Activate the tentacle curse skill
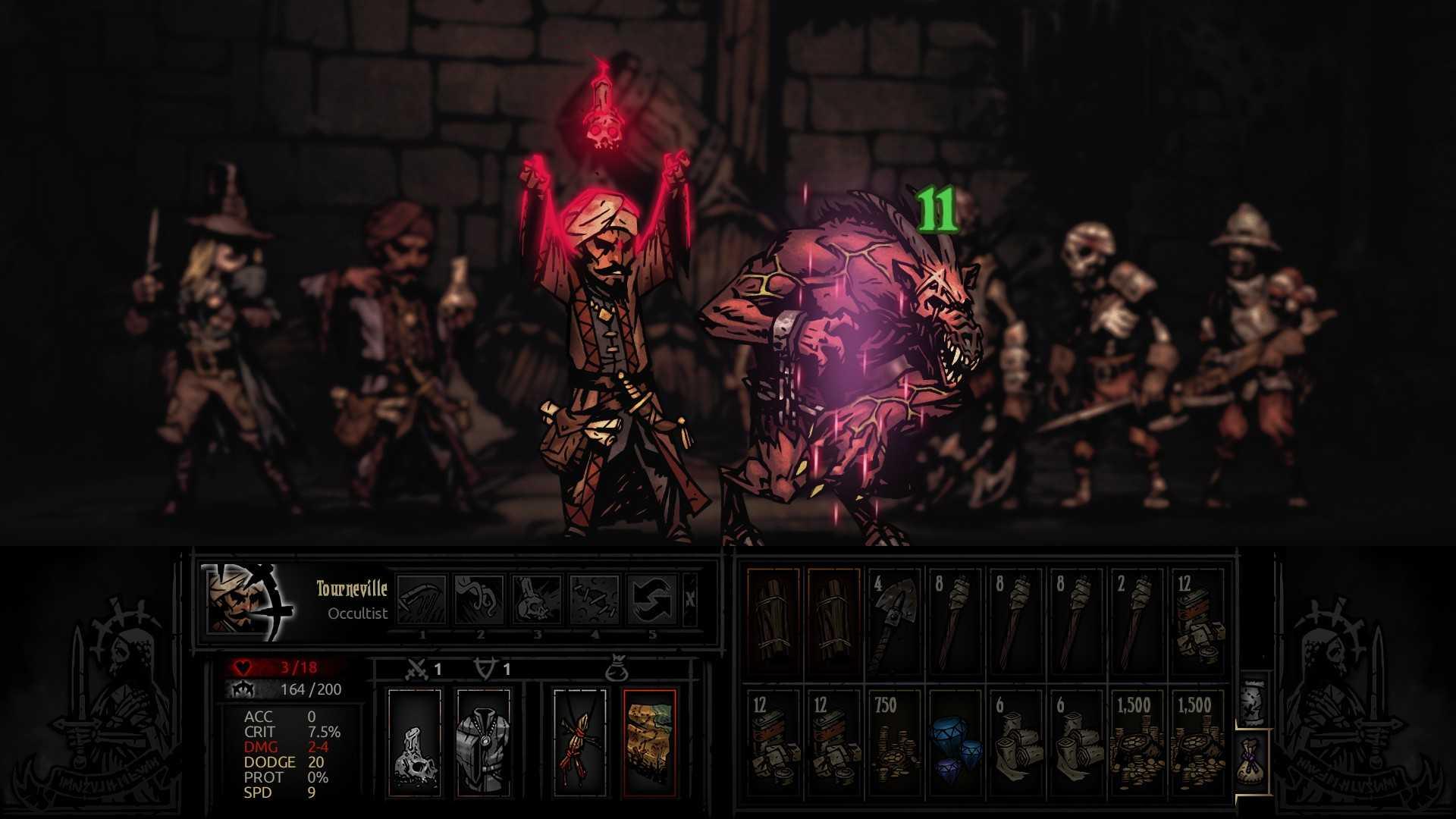This screenshot has width=1456, height=819. click(x=479, y=599)
